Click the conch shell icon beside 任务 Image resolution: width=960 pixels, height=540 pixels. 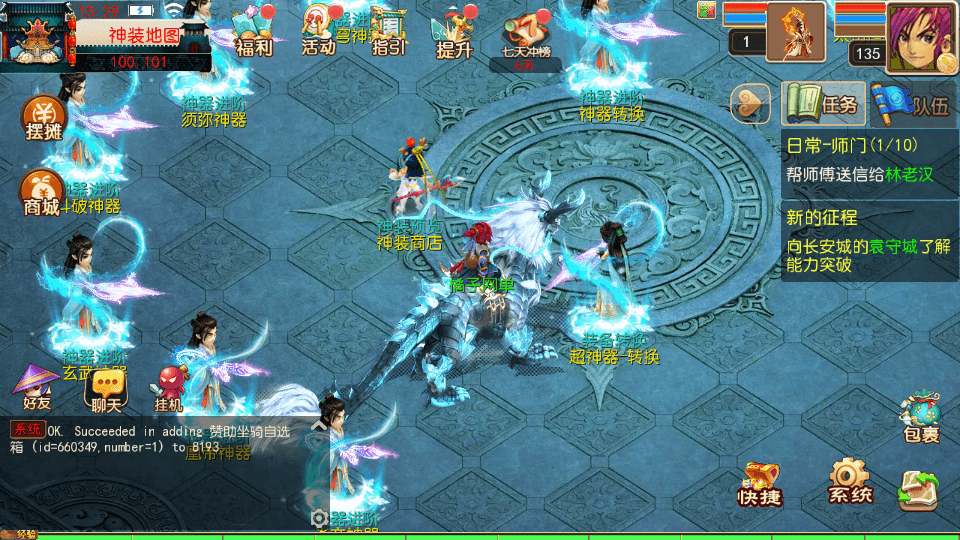tap(752, 104)
